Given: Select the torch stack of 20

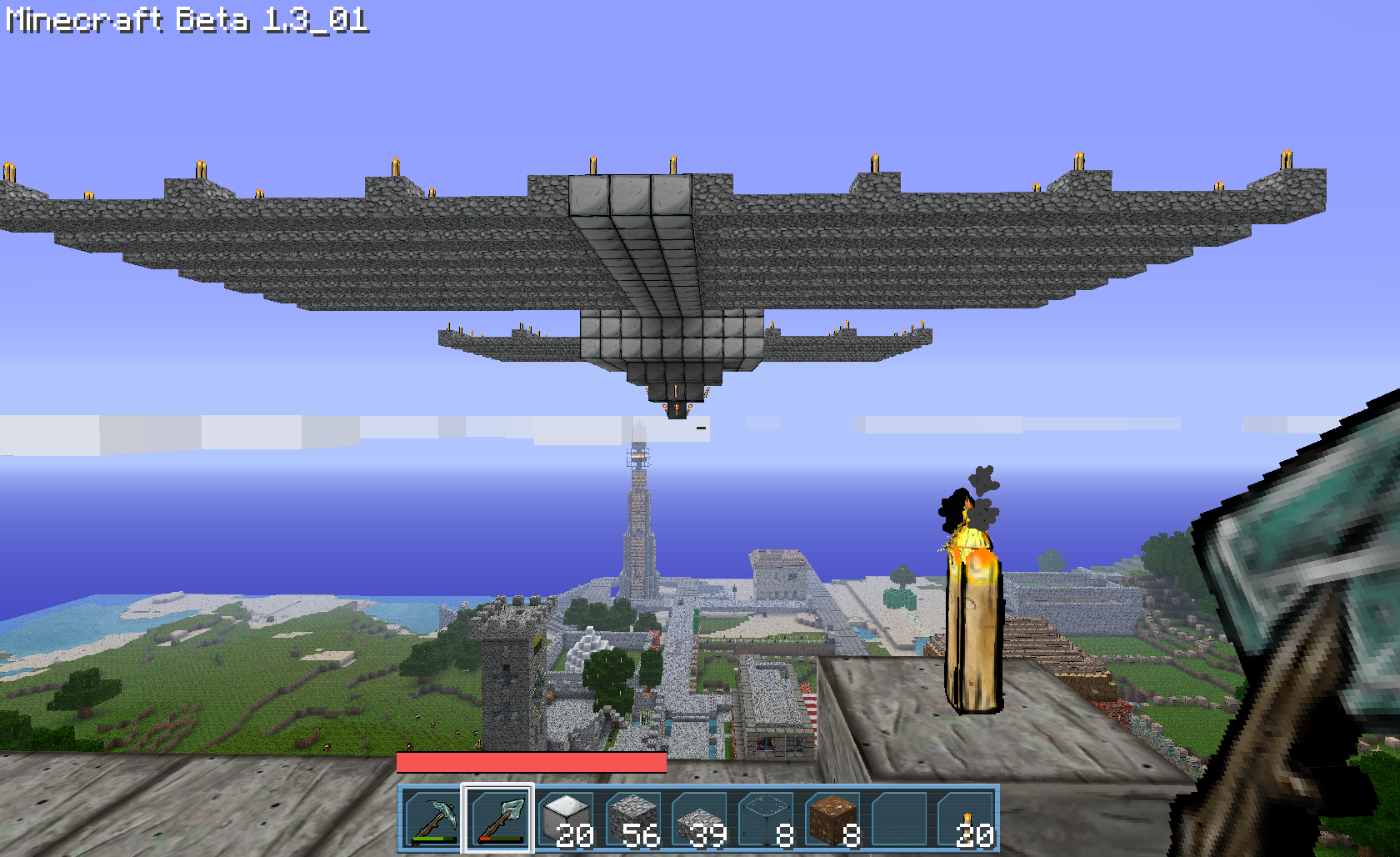Looking at the screenshot, I should tap(966, 819).
